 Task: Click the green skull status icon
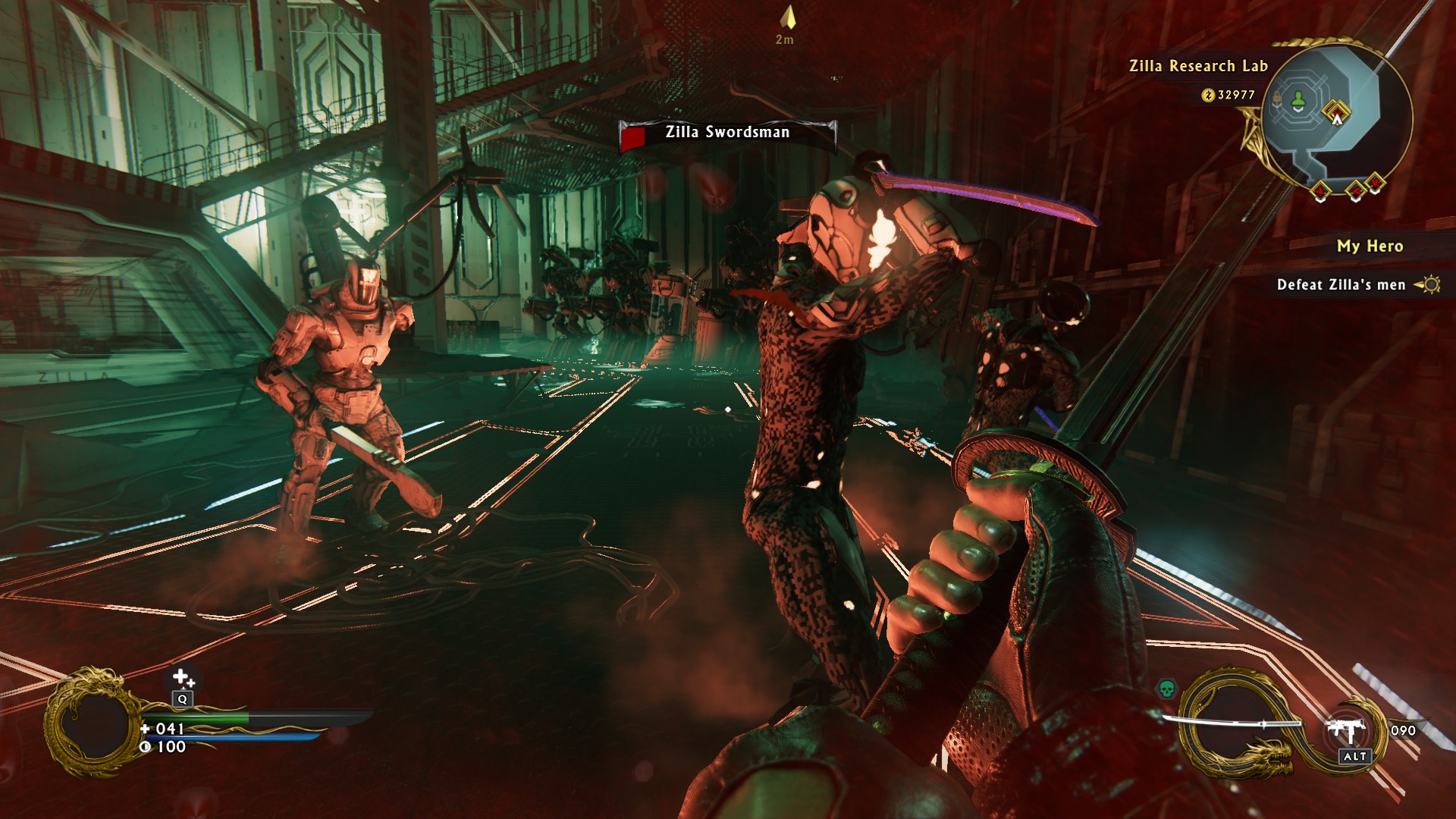coord(1166,689)
